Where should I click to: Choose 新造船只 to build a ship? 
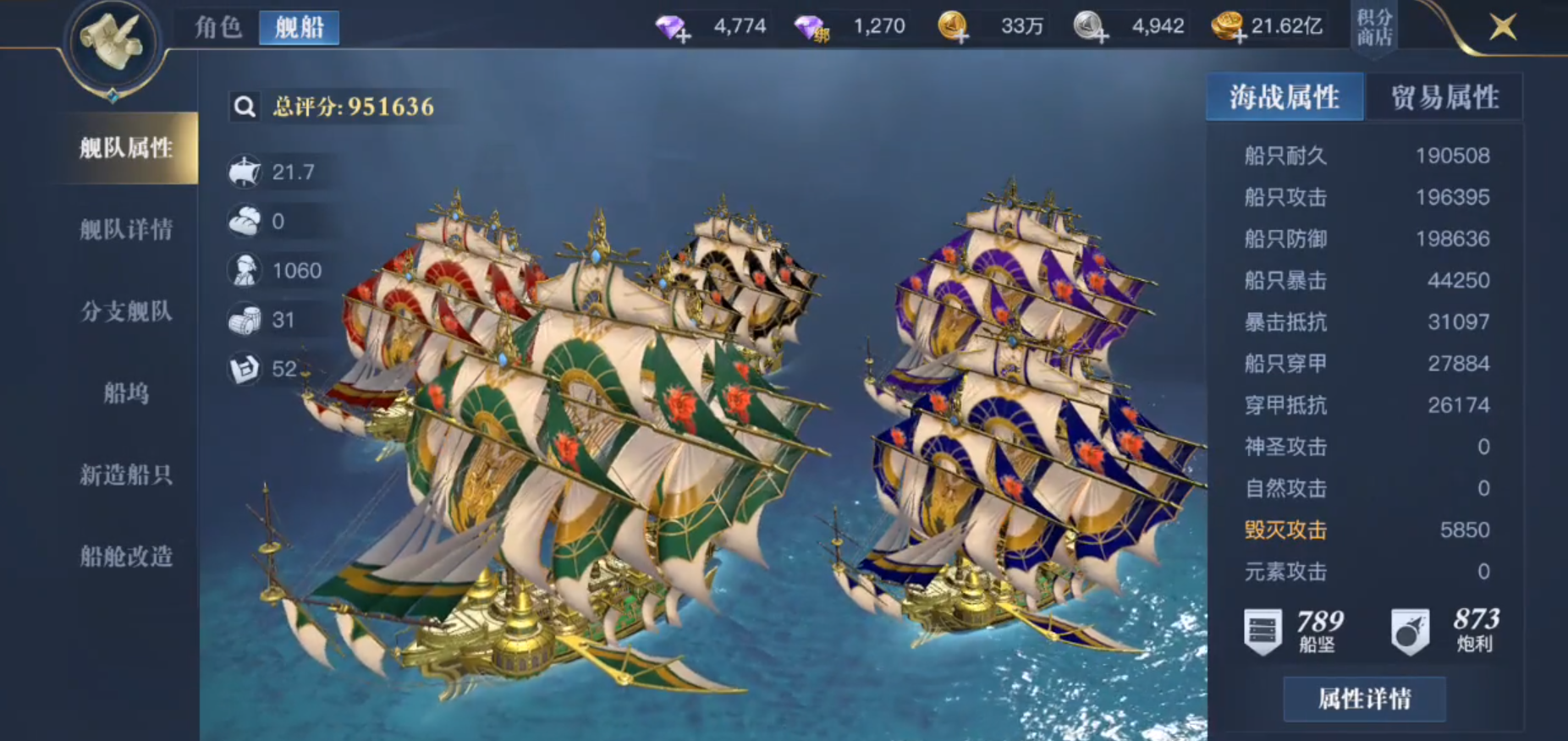click(x=126, y=475)
